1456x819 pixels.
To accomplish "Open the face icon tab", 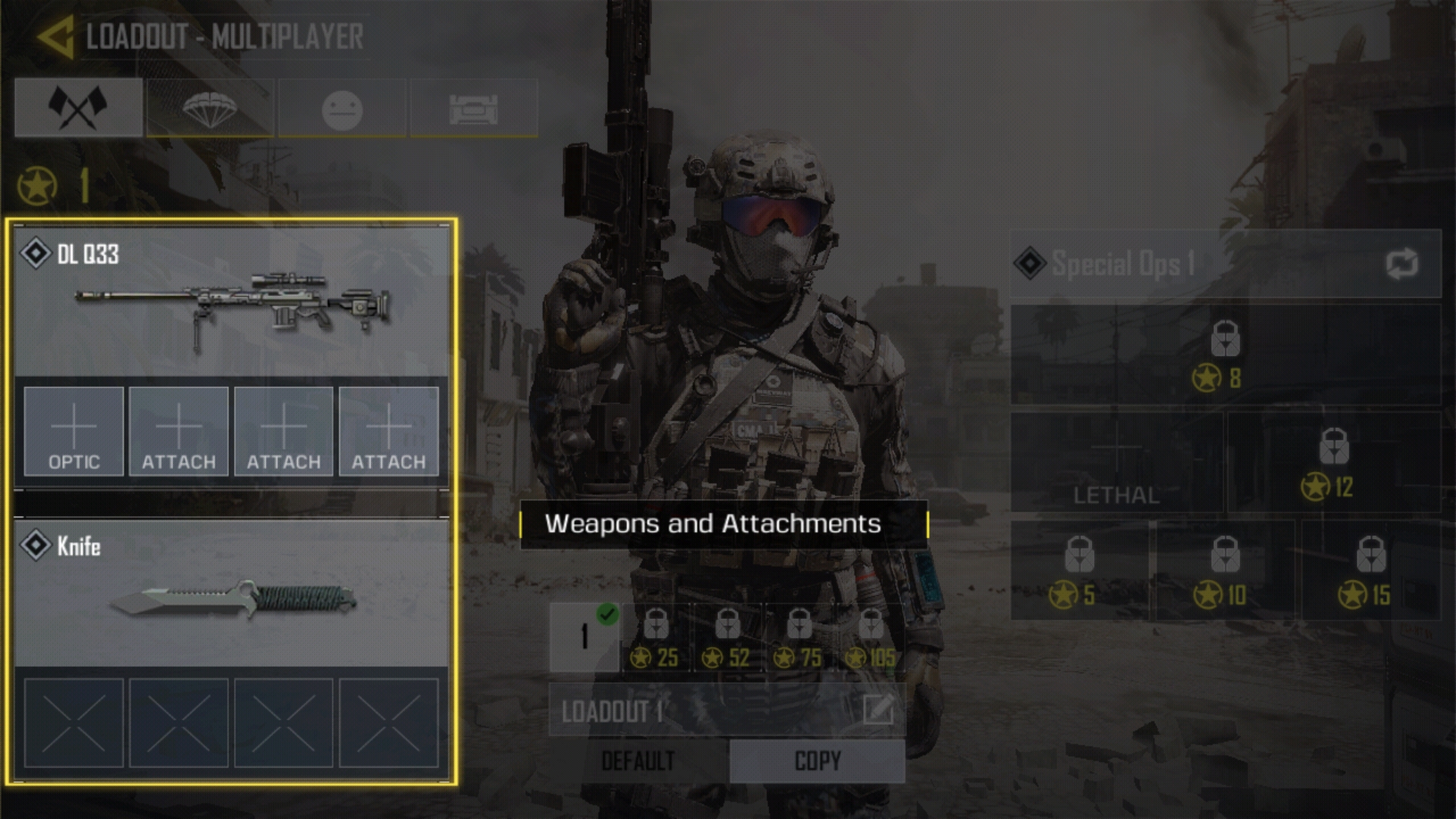I will coord(342,109).
